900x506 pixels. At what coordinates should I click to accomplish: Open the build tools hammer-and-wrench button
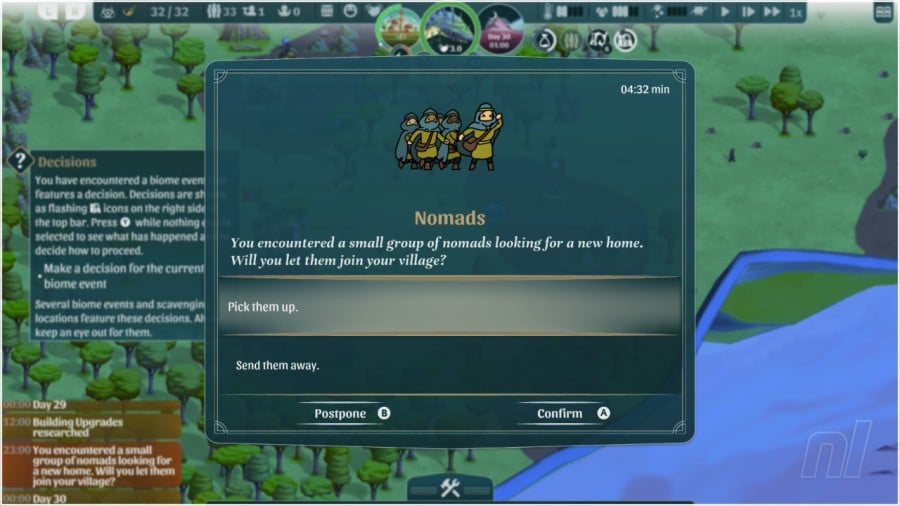(449, 488)
